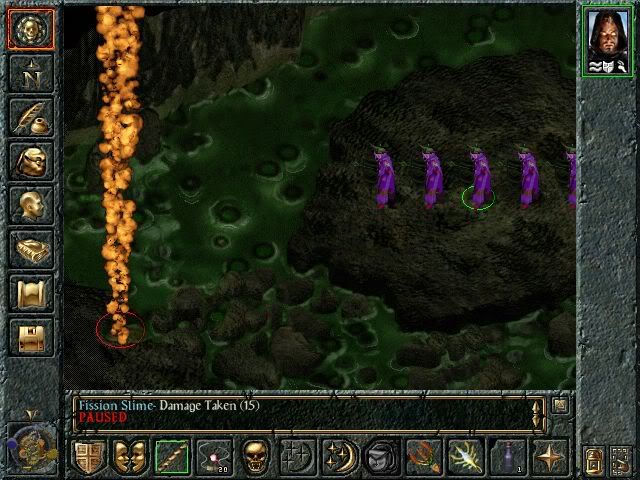Open the cast spell moon and stars button
The height and width of the screenshot is (480, 640).
click(x=338, y=457)
